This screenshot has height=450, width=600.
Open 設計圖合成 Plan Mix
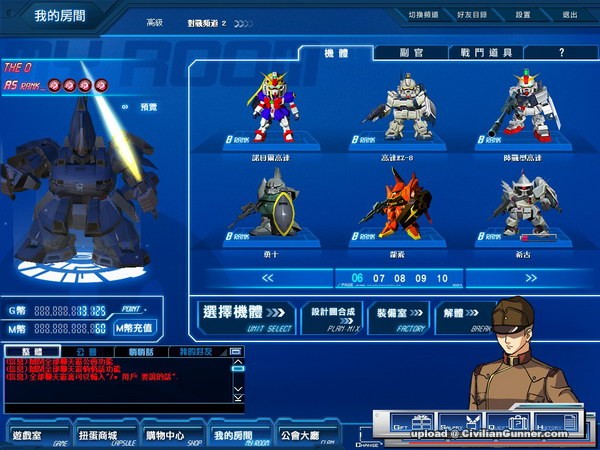click(332, 316)
